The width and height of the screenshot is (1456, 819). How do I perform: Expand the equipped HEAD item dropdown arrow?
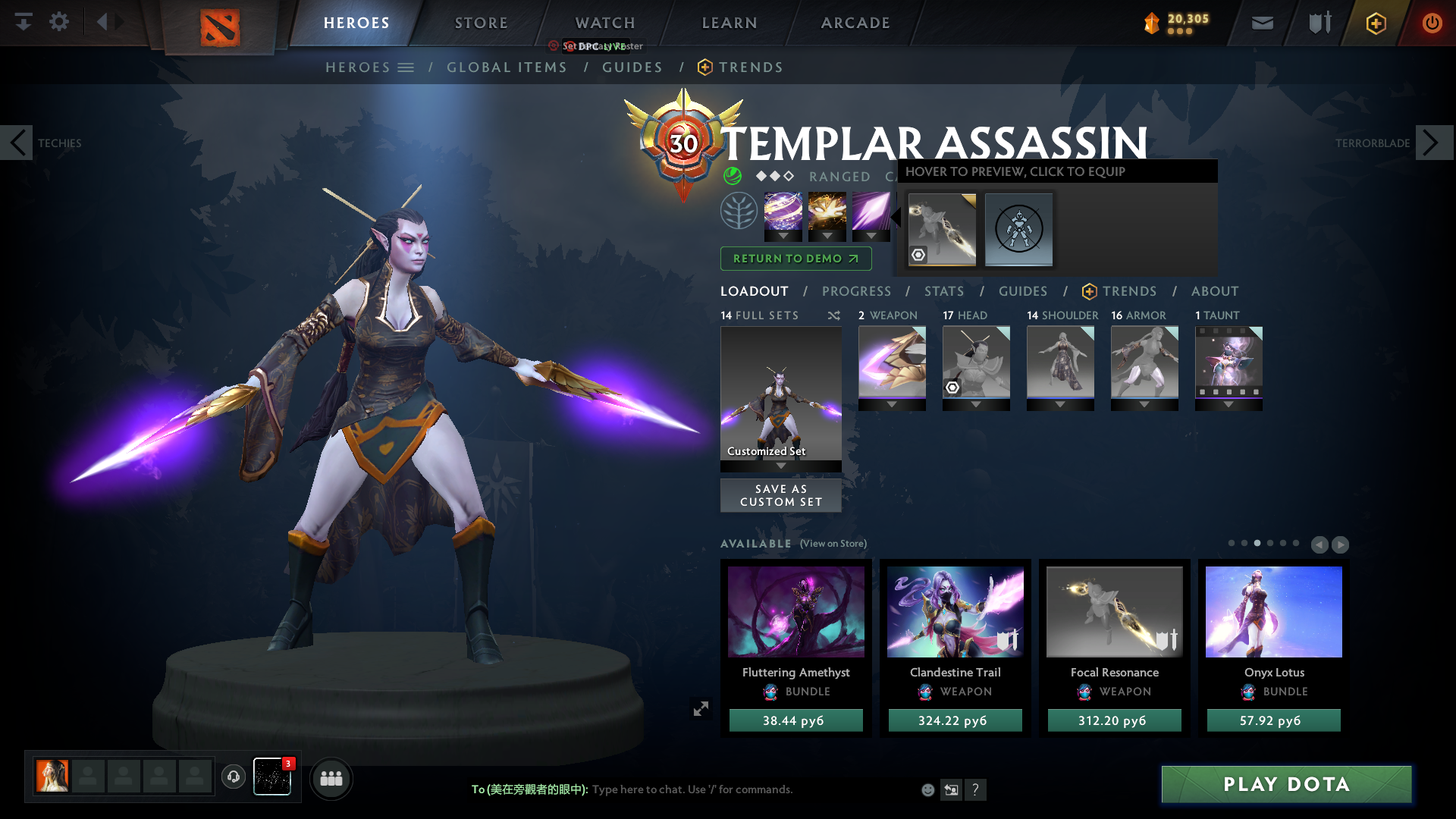coord(976,404)
